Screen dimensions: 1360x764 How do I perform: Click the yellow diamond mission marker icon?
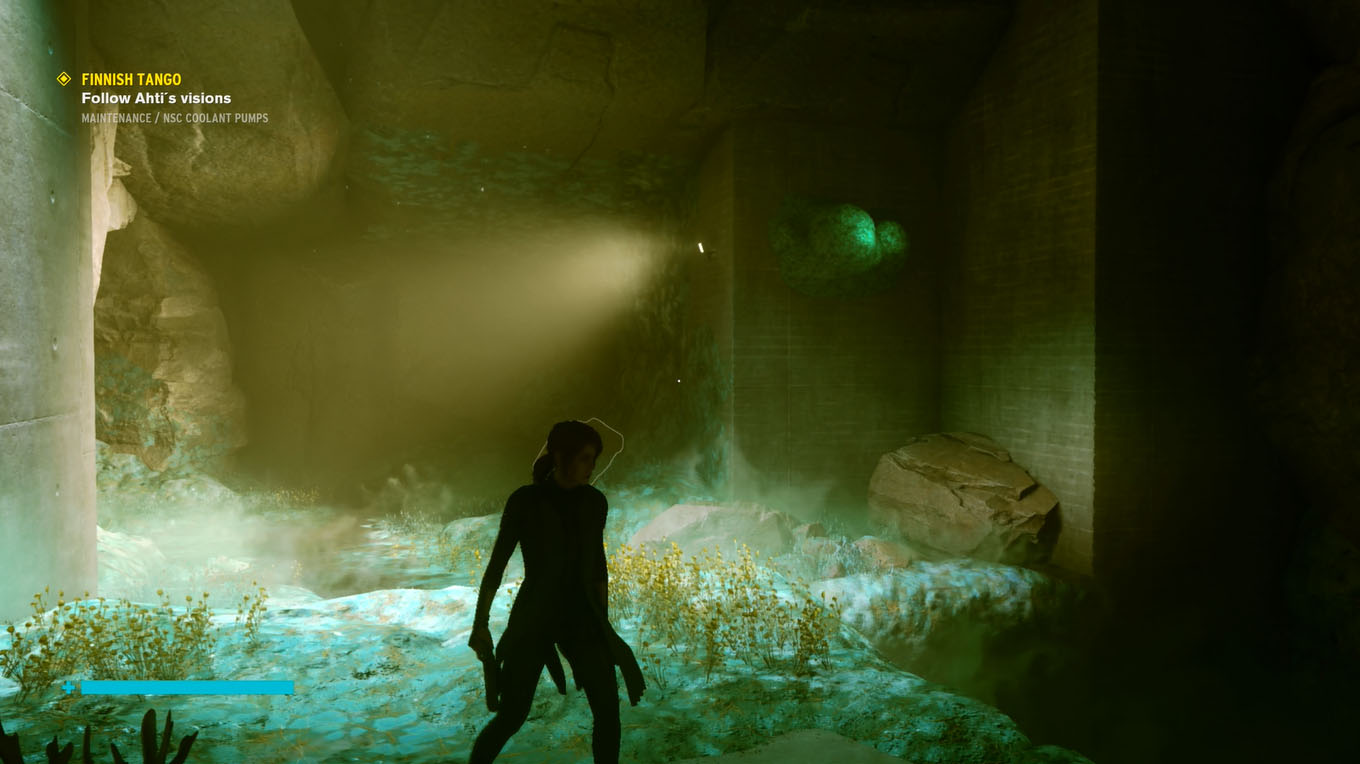(64, 78)
